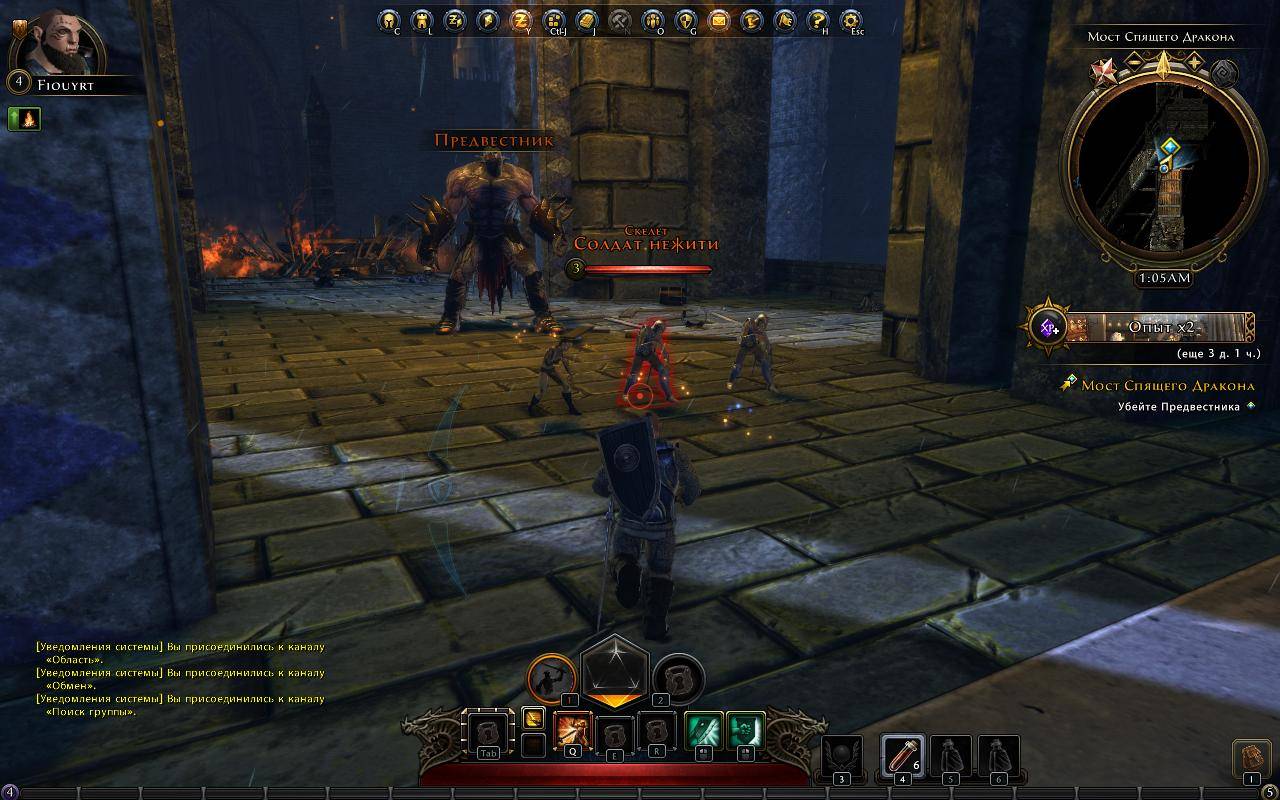Open the character sheet helmet icon

(x=389, y=20)
